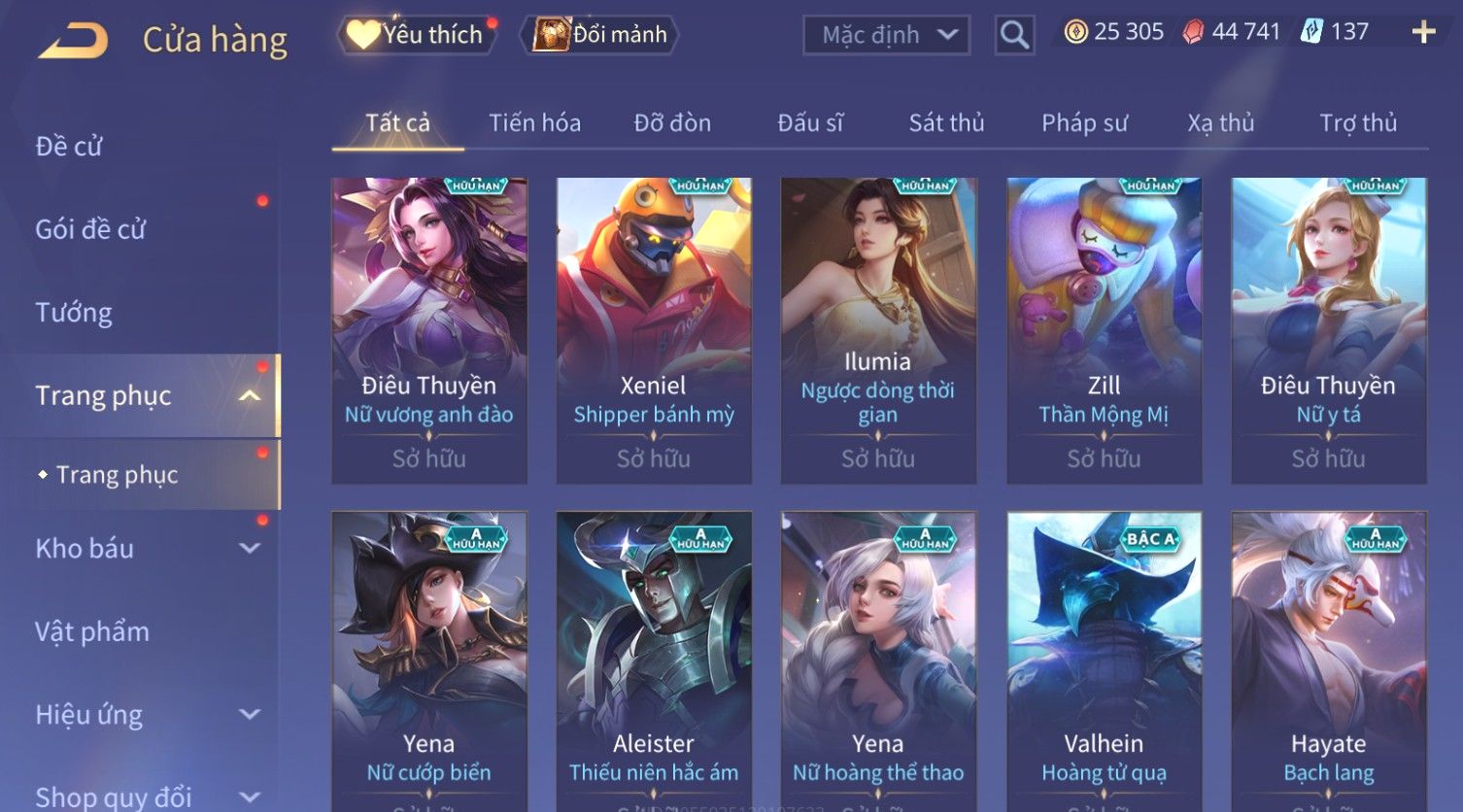Image resolution: width=1463 pixels, height=812 pixels.
Task: Go back using the gold arrow
Action: click(x=74, y=41)
